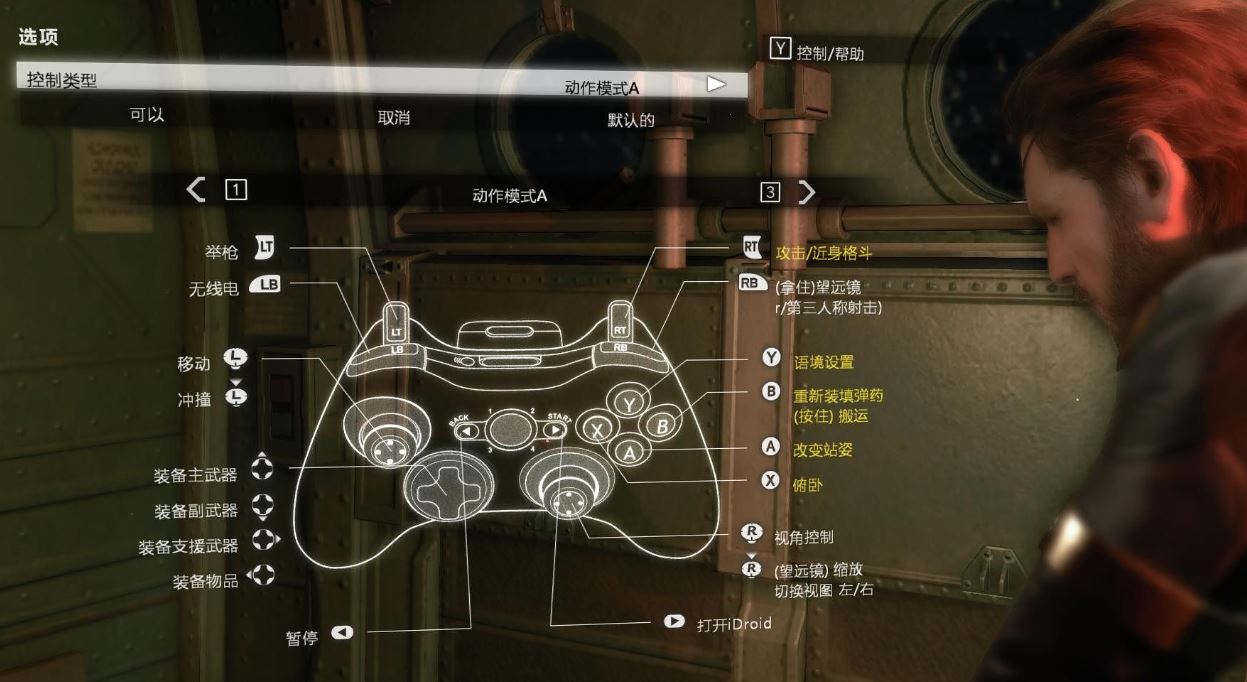Screen dimensions: 1247x682
Task: Go to previous control page arrow
Action: pyautogui.click(x=197, y=190)
